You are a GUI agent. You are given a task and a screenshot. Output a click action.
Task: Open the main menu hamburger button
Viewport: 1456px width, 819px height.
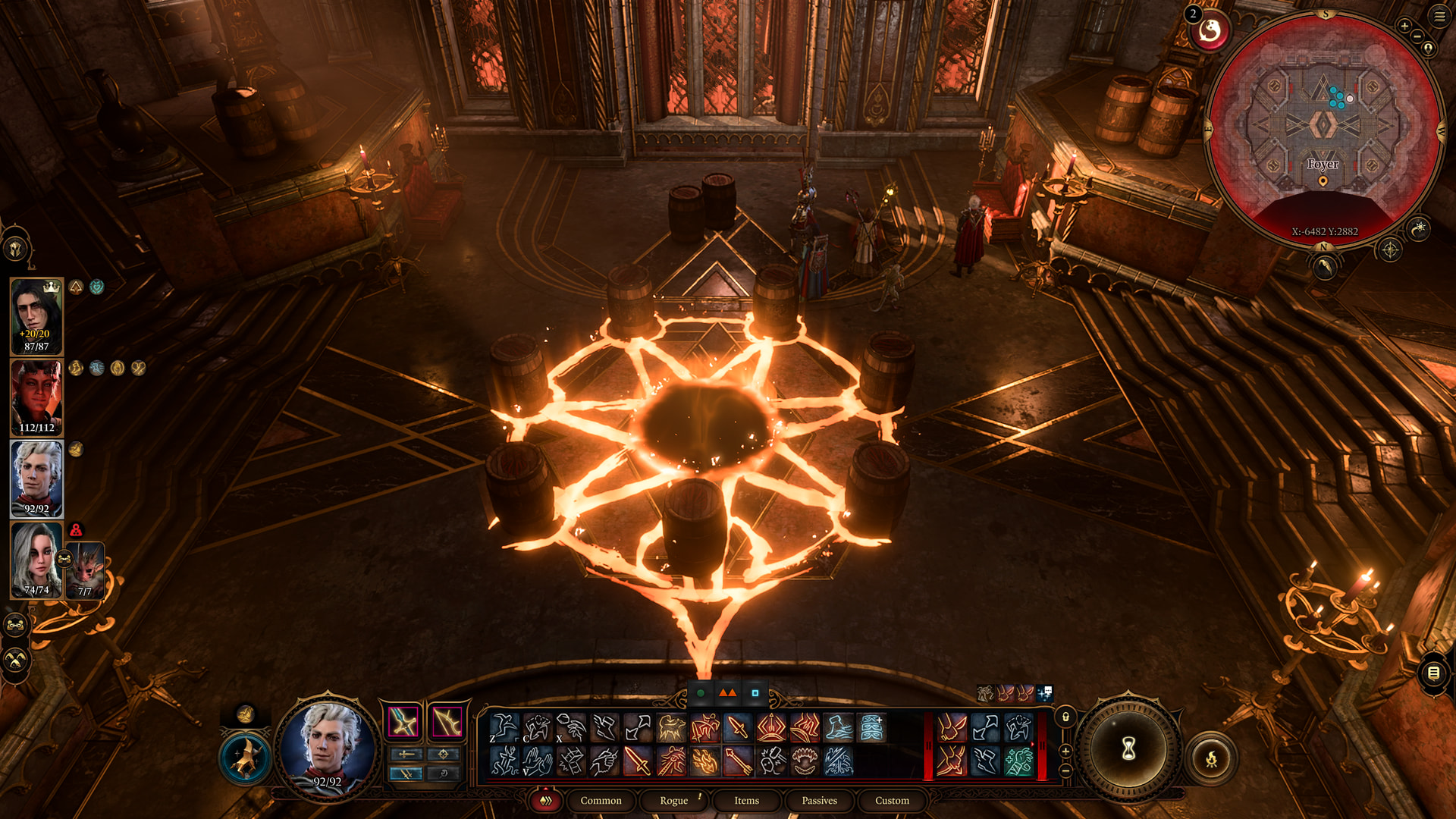pos(1439,16)
